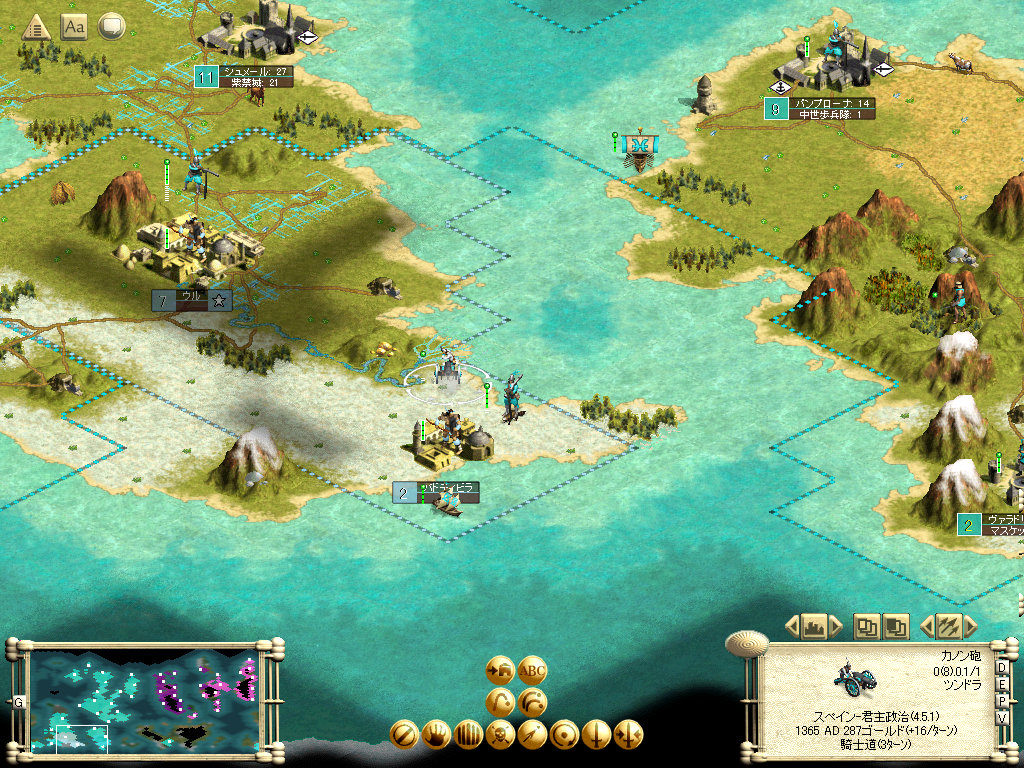
Task: Open the city-skyline button above the info box
Action: click(813, 627)
